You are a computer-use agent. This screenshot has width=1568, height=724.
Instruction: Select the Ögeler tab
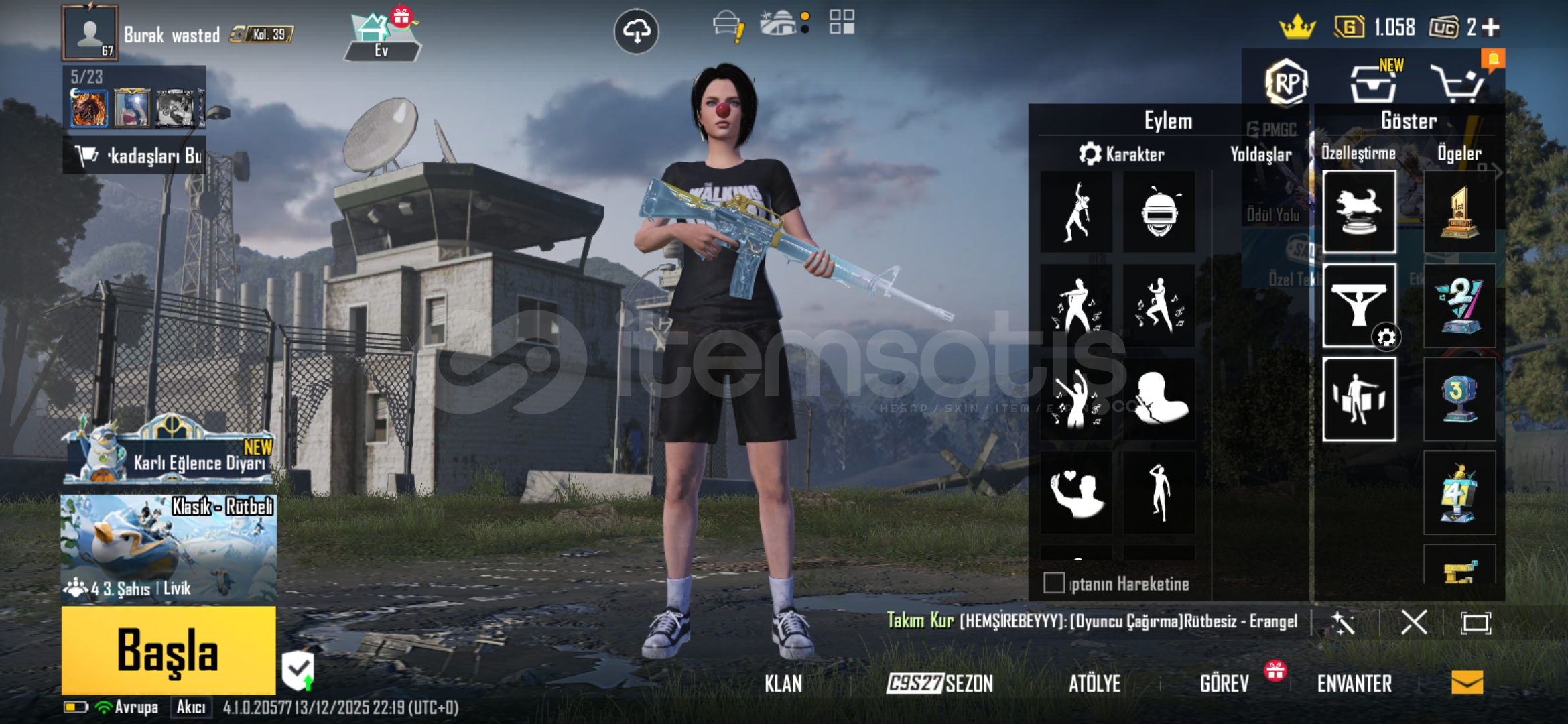(x=1459, y=154)
